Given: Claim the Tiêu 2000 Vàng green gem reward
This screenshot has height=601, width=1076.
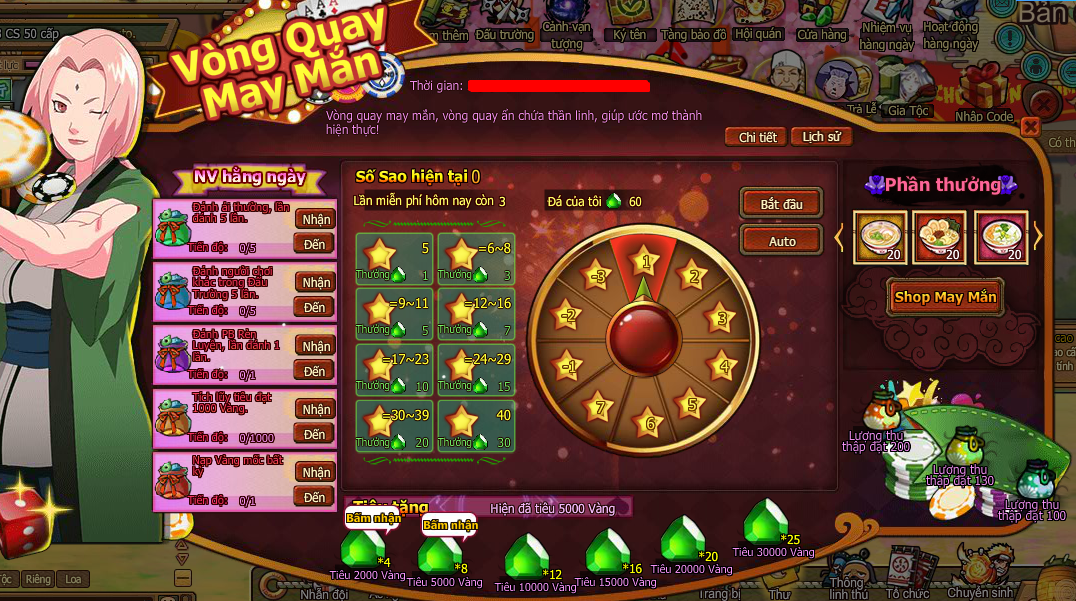Looking at the screenshot, I should [362, 548].
